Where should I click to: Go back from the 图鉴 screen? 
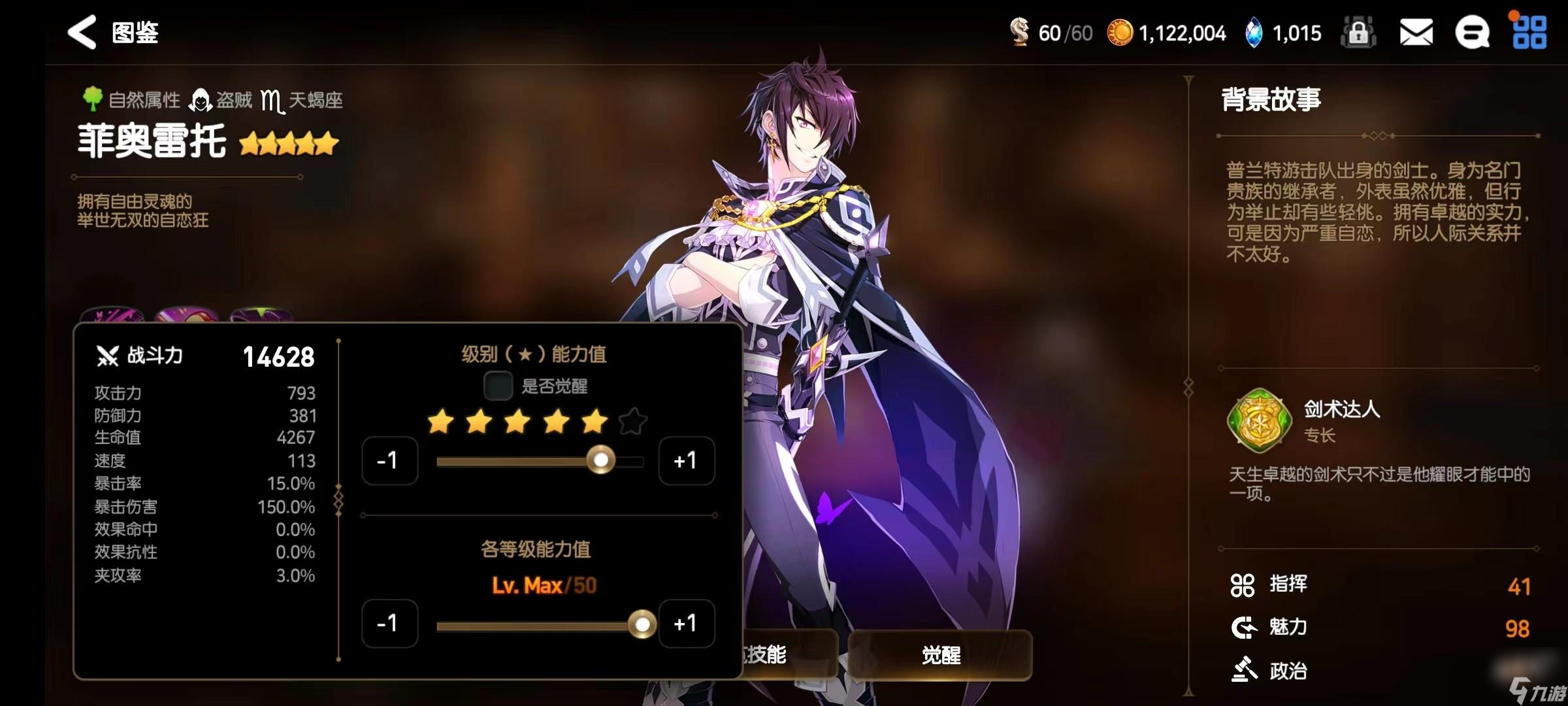click(x=82, y=32)
